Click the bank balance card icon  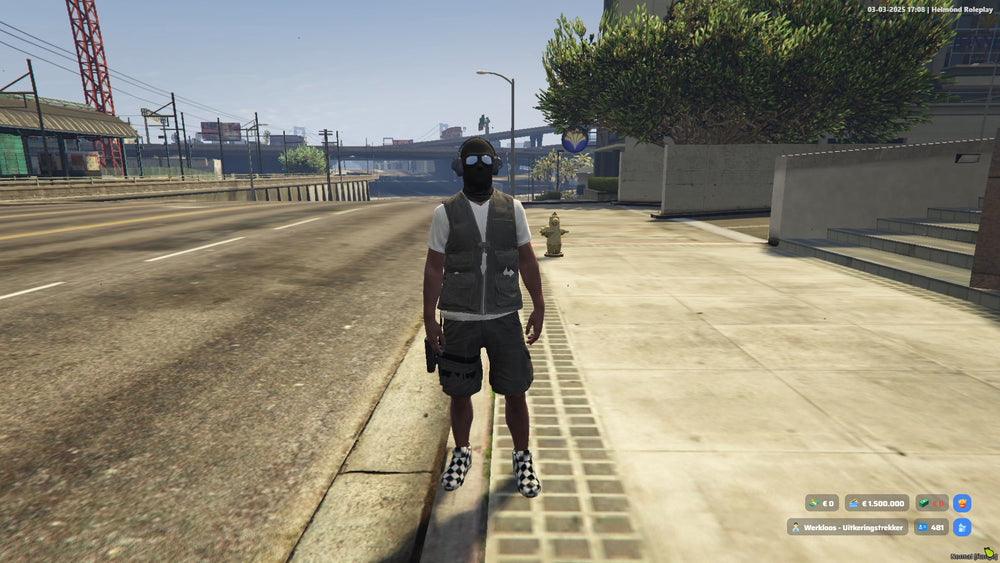coord(855,504)
